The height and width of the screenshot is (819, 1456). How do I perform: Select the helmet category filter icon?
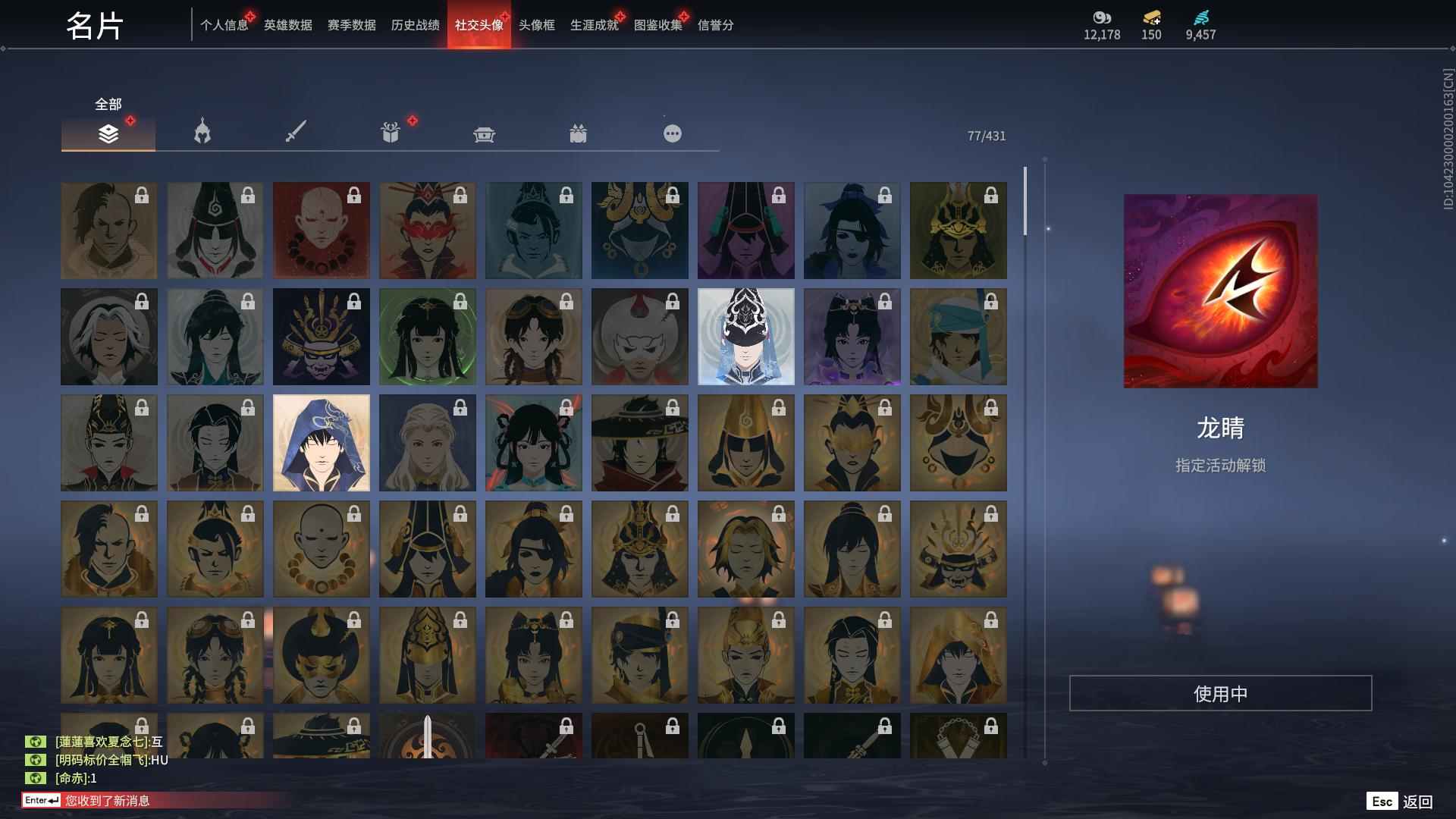click(200, 133)
